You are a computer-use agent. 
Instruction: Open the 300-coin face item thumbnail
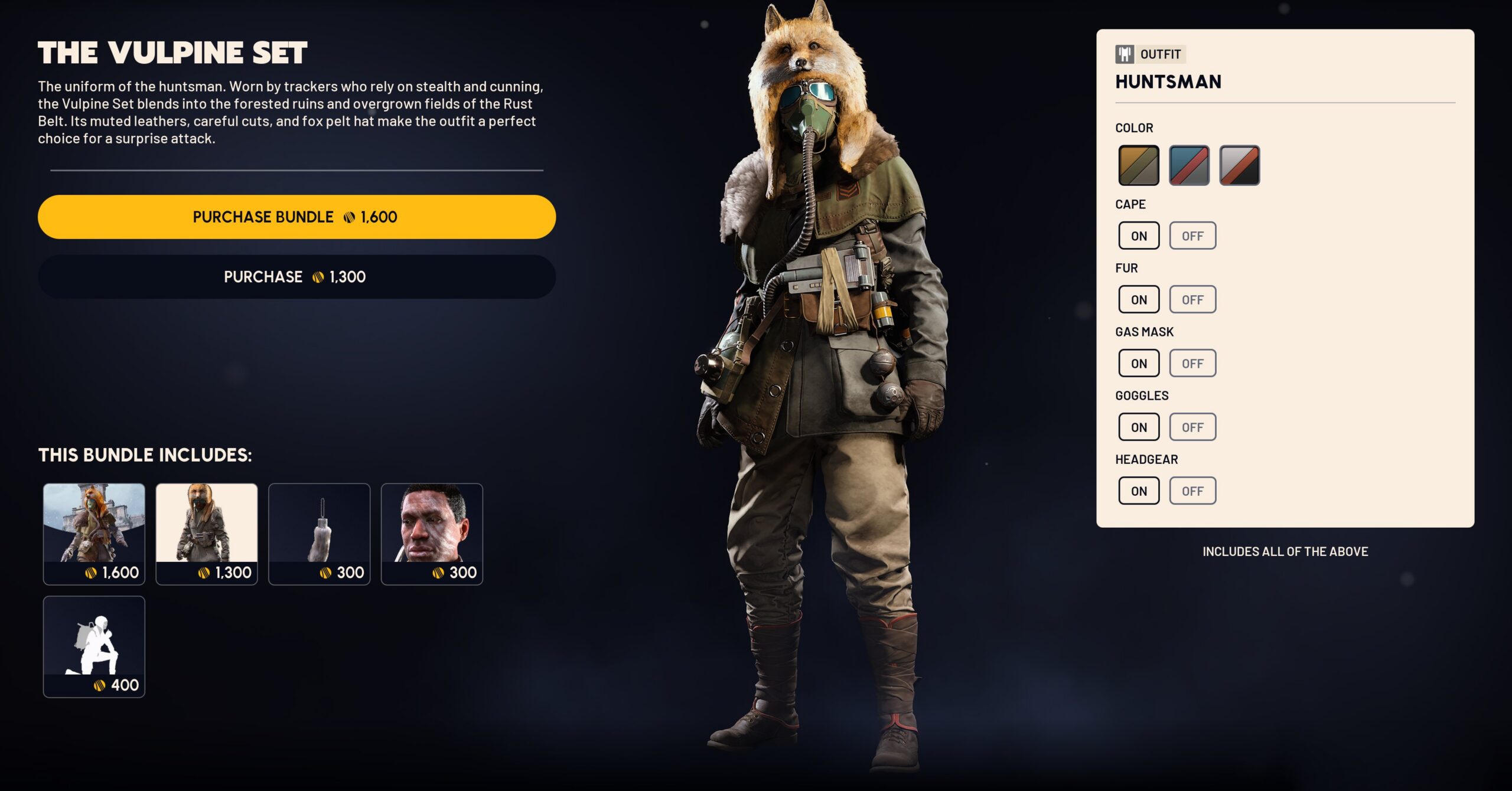[x=432, y=534]
